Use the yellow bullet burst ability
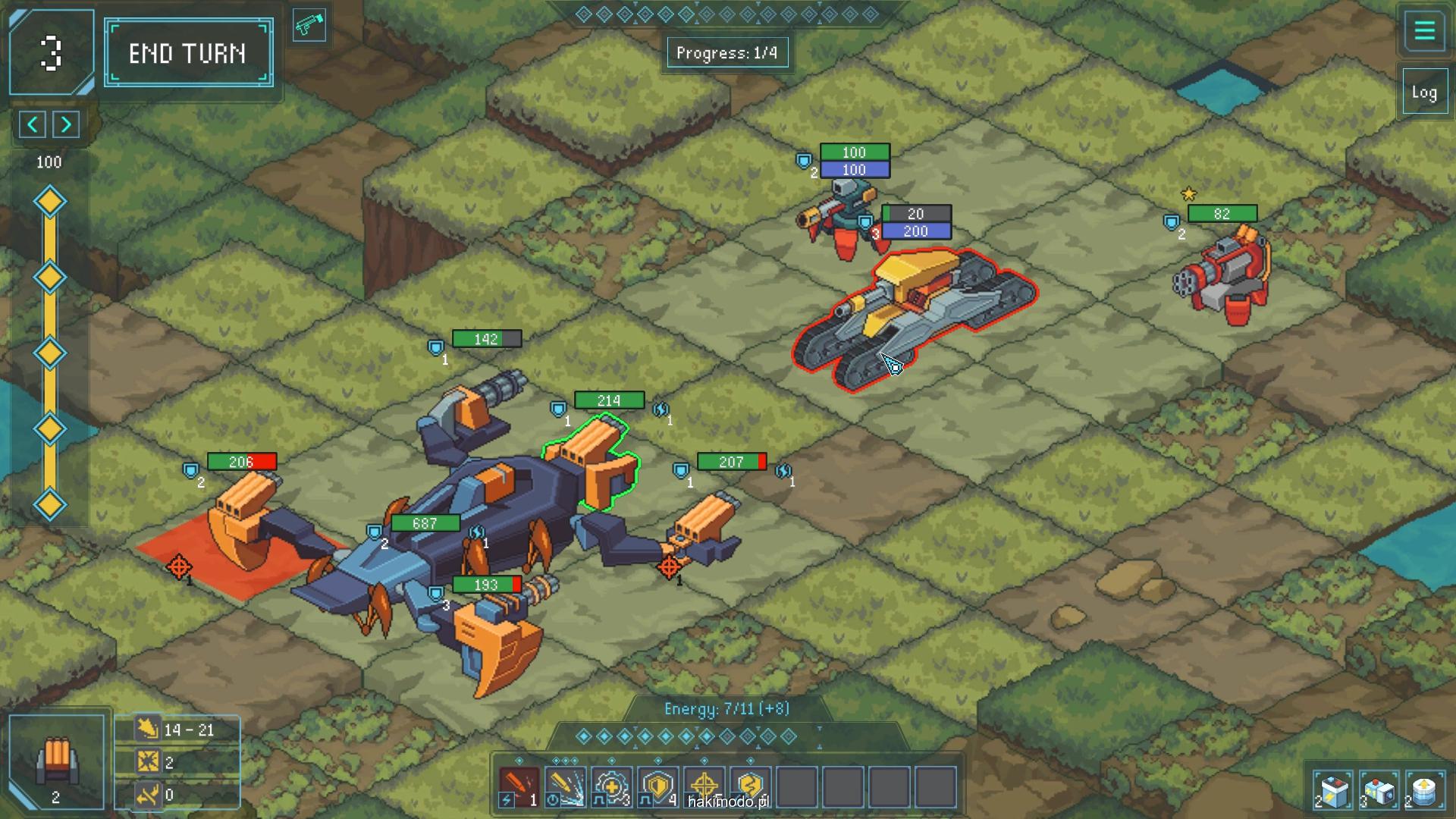This screenshot has height=819, width=1456. pos(565,786)
